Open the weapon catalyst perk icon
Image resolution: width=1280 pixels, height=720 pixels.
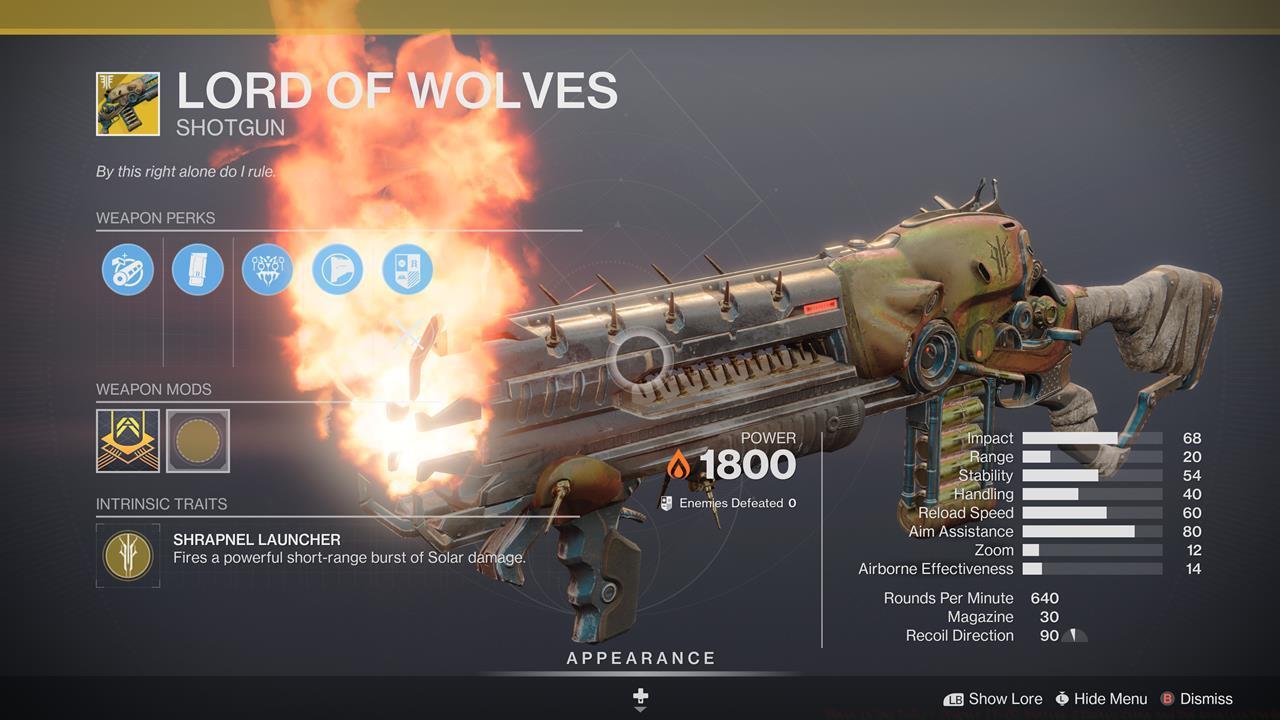coord(407,268)
